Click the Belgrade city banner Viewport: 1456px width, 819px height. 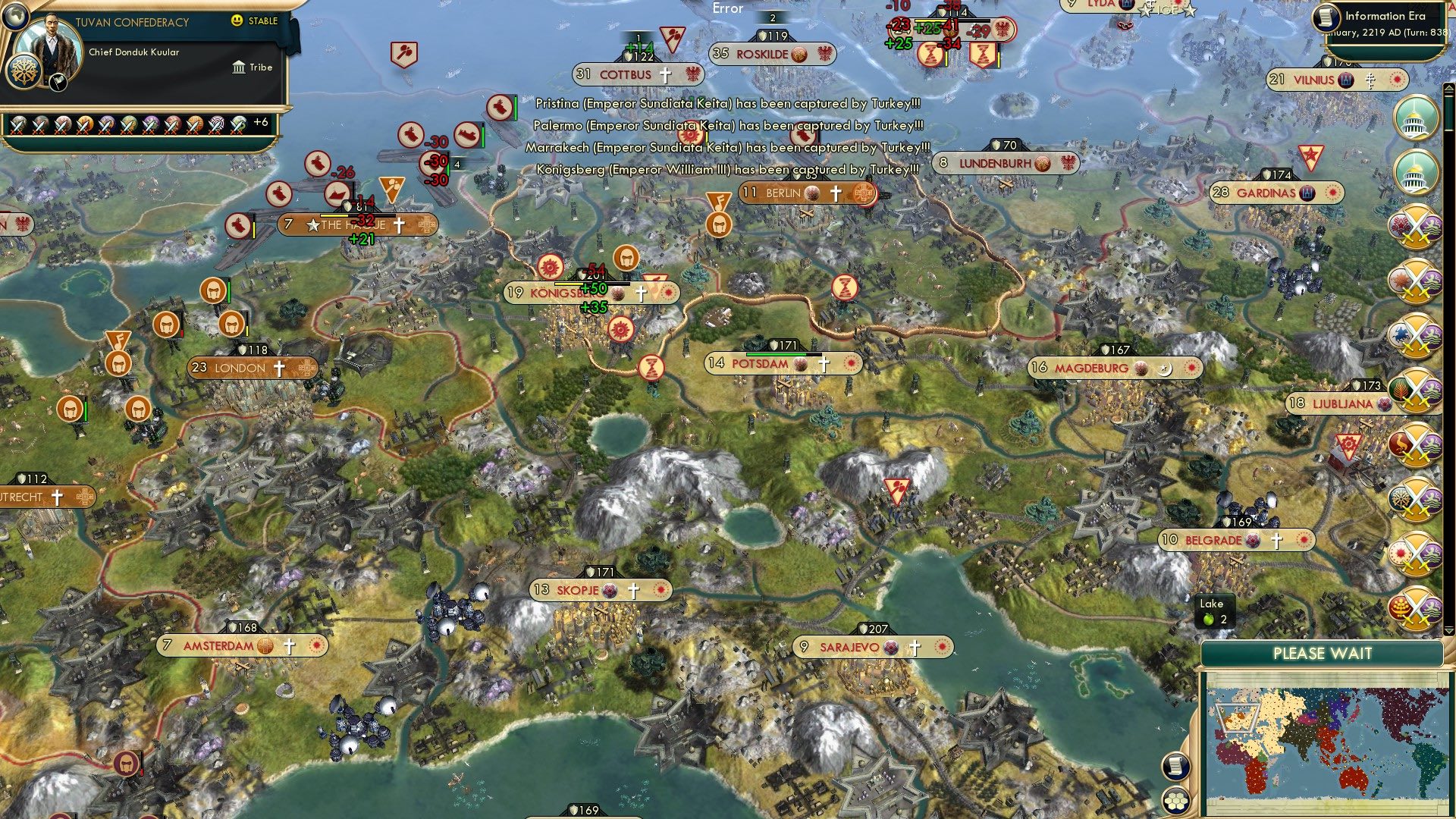click(1235, 541)
